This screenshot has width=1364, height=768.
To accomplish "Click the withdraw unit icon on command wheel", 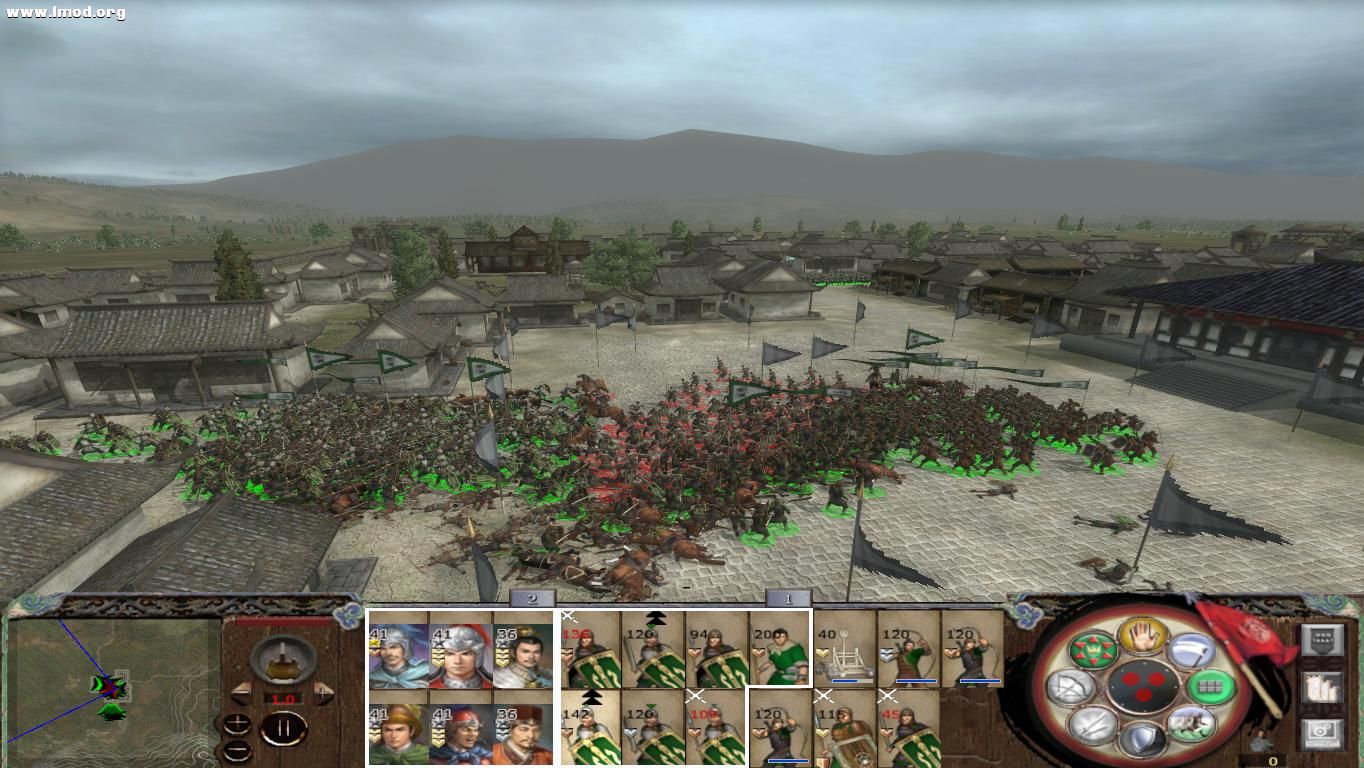I will [x=1190, y=723].
